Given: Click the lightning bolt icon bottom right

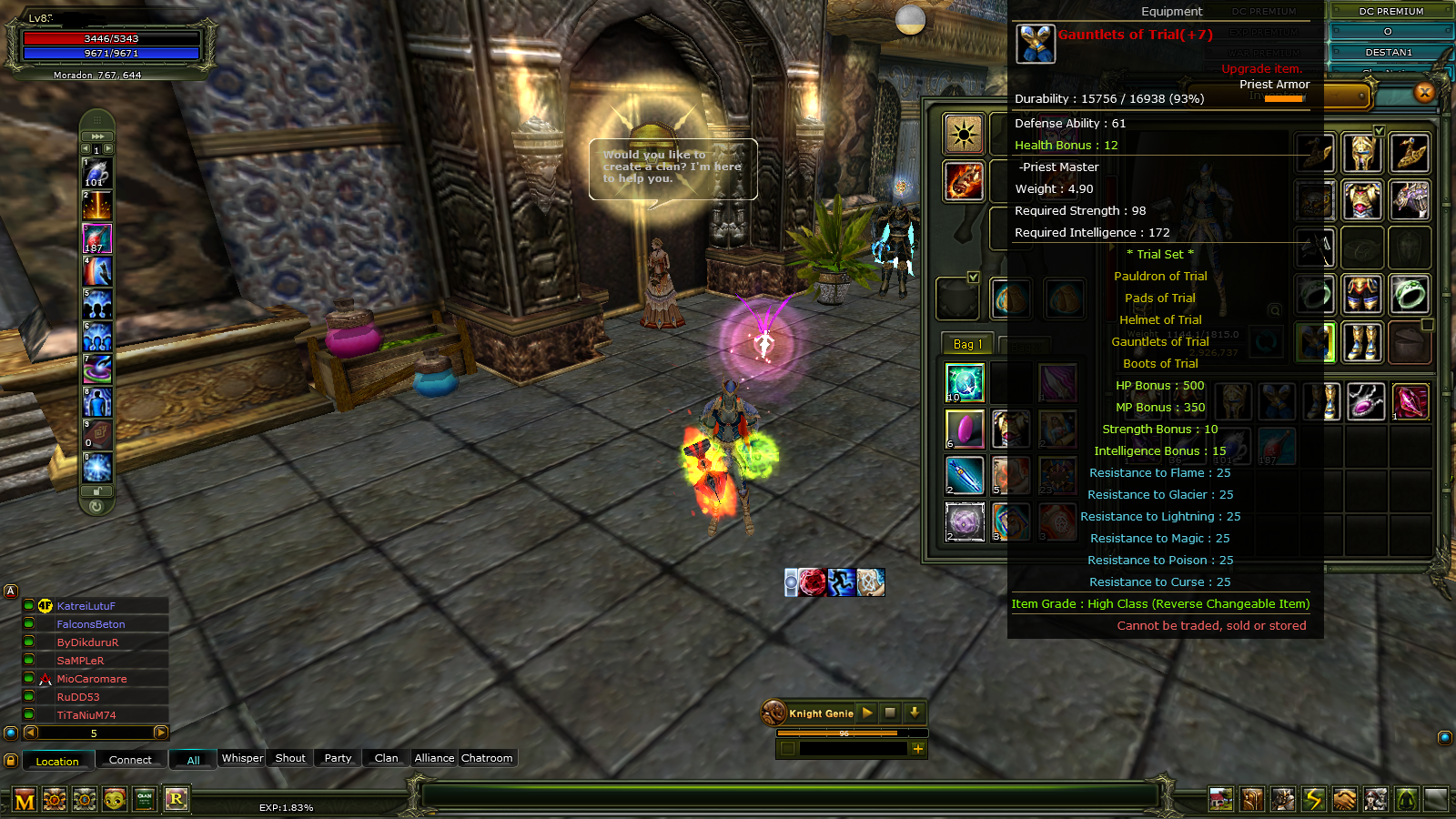Looking at the screenshot, I should click(1314, 798).
